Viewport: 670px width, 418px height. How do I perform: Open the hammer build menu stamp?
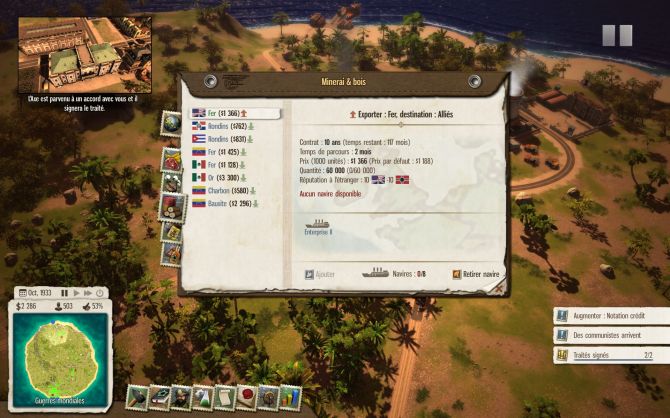[138, 397]
